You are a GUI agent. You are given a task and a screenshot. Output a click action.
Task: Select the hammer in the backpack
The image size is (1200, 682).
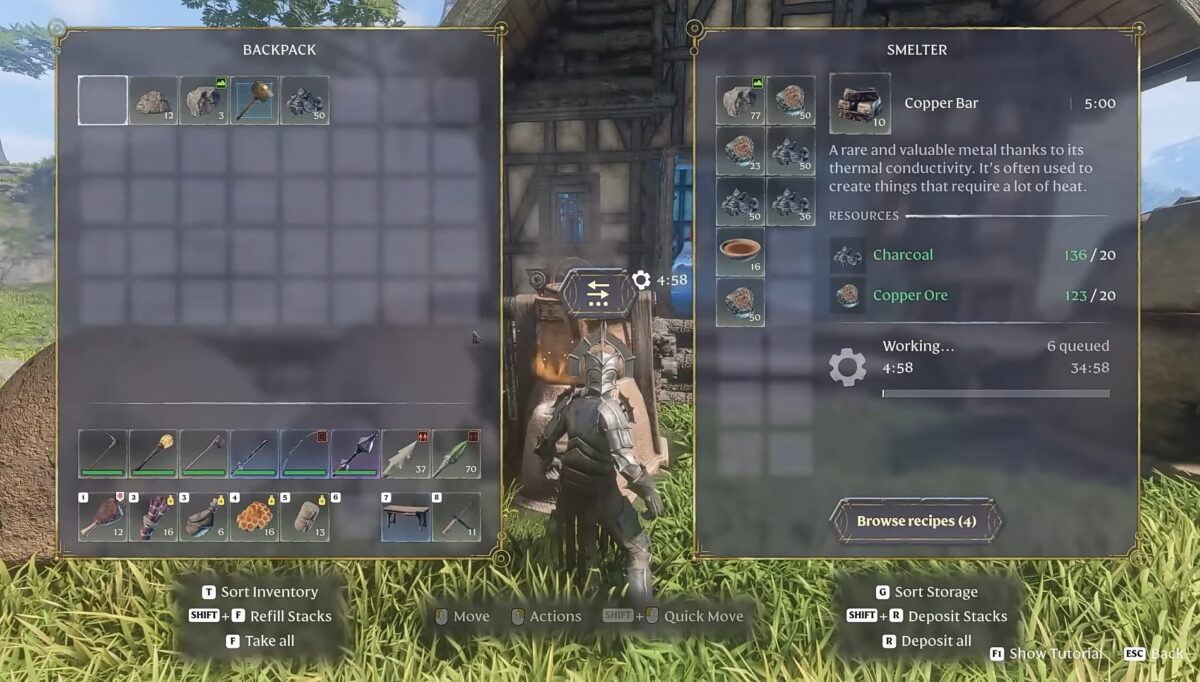pyautogui.click(x=254, y=101)
